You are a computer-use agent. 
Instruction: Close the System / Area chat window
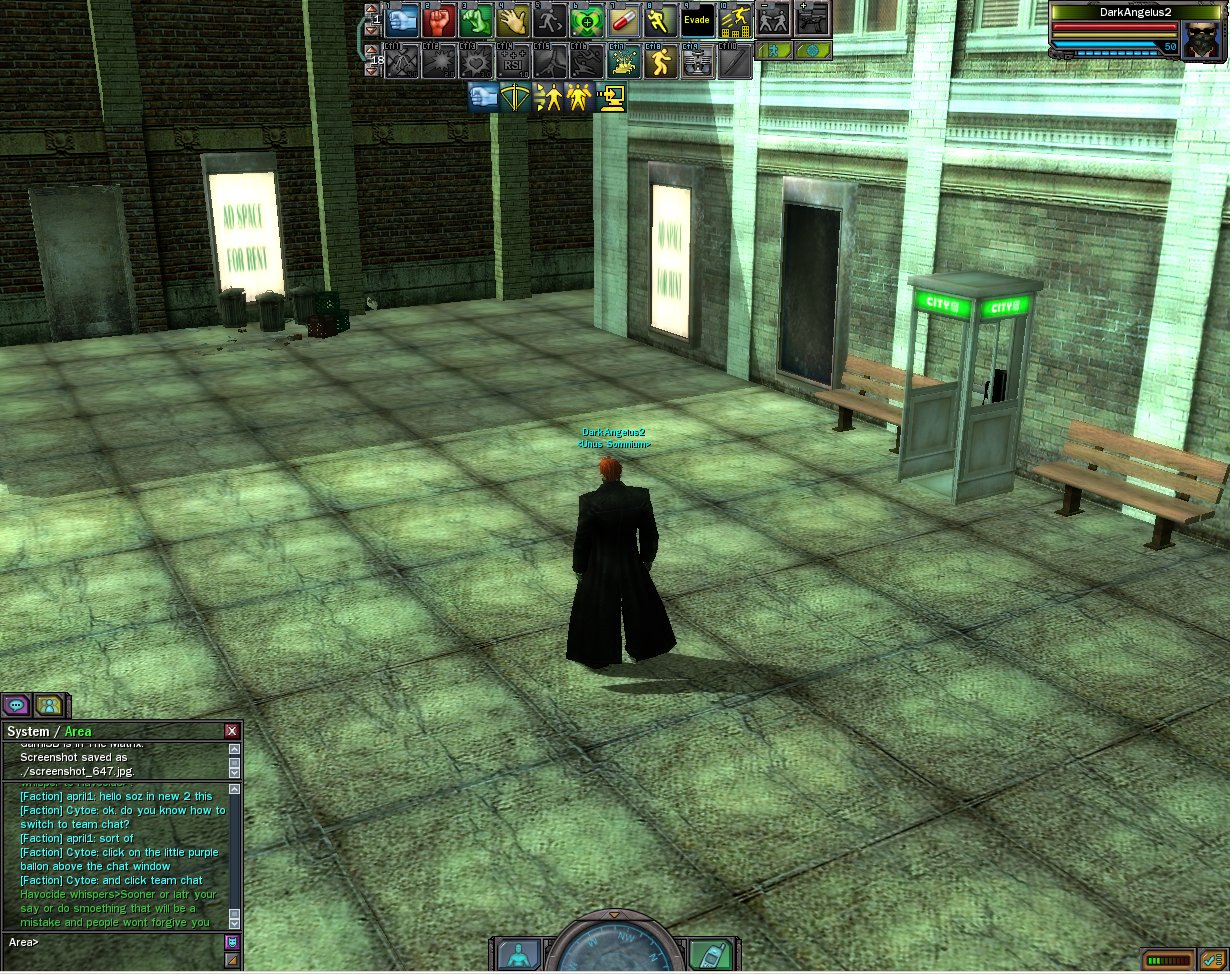click(x=232, y=731)
